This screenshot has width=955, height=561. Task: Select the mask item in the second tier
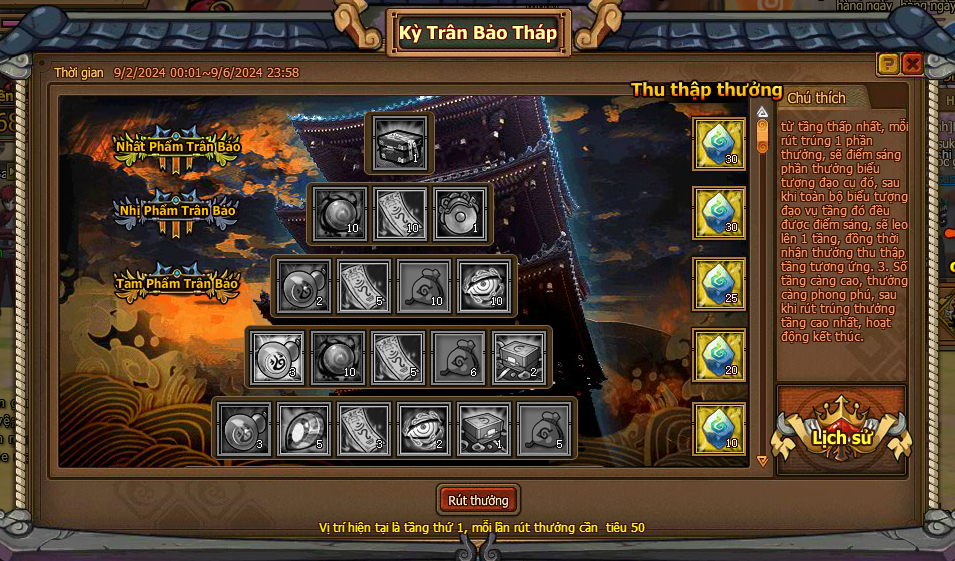coord(460,213)
